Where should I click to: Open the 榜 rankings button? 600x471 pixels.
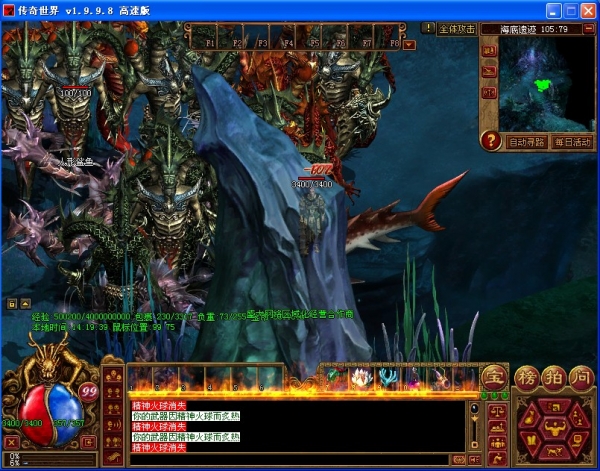point(527,378)
